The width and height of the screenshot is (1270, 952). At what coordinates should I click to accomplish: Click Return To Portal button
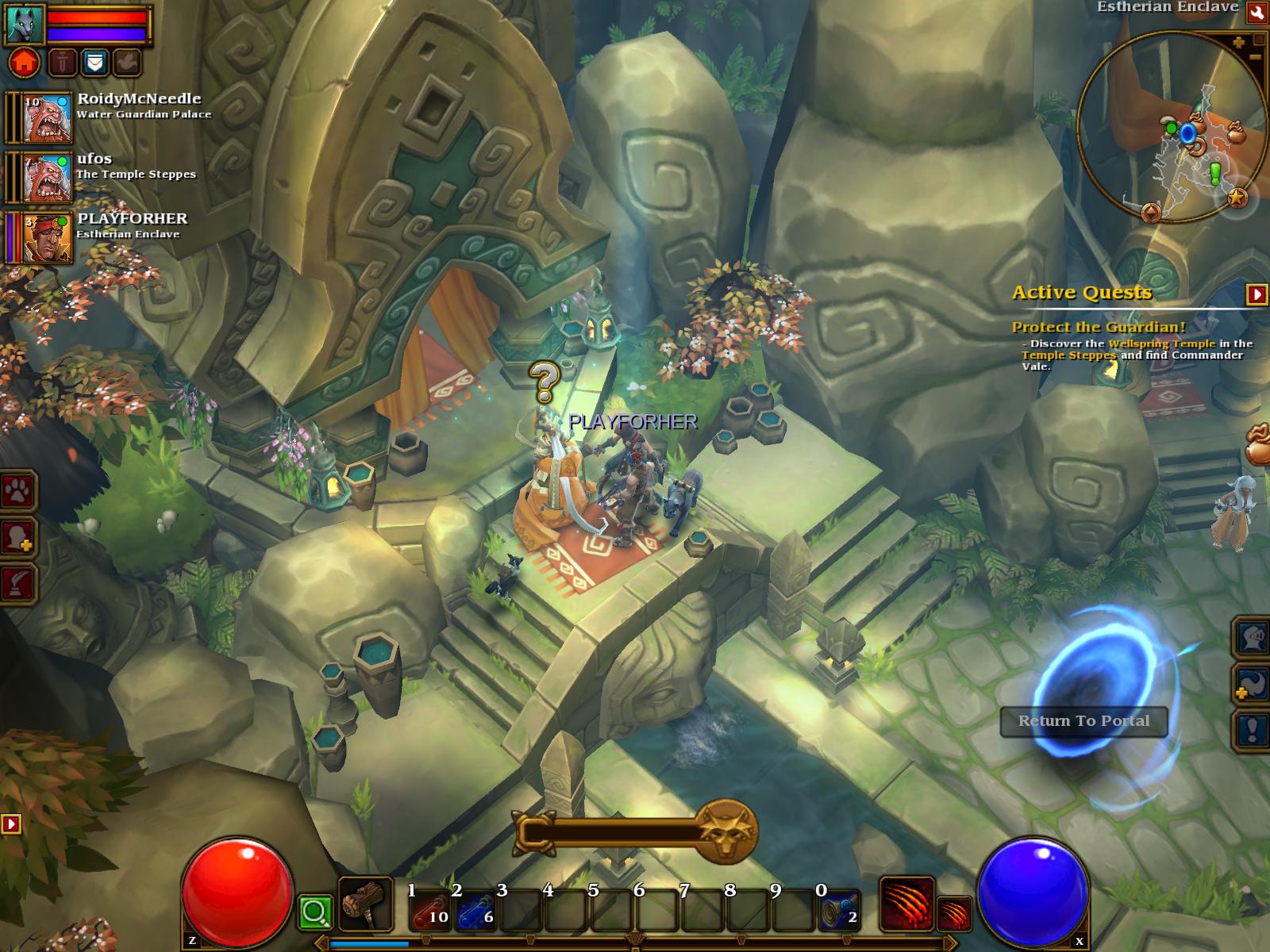click(x=1083, y=721)
